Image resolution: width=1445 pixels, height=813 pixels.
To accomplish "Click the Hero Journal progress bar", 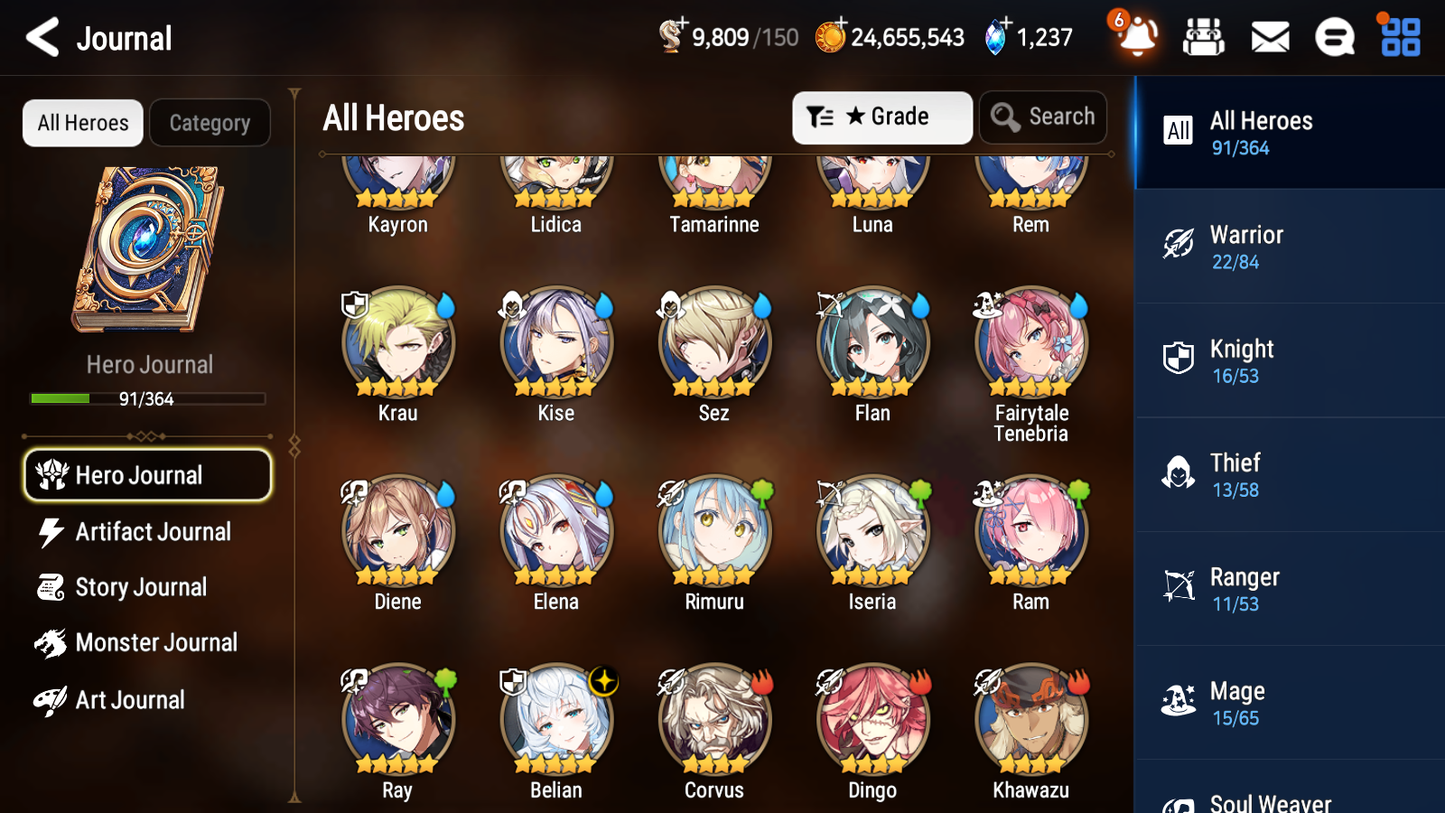I will click(150, 398).
